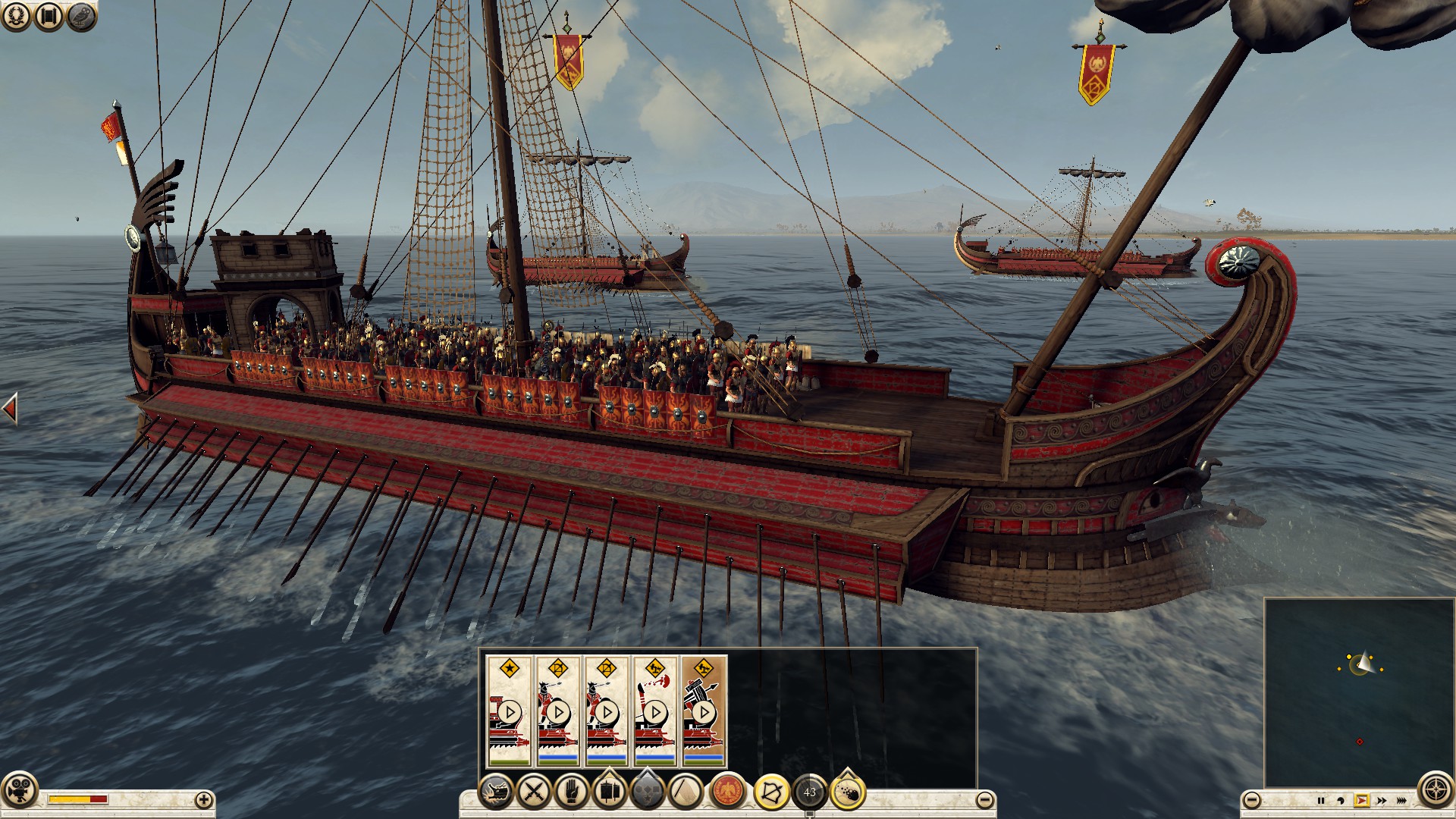Click the battle radar minimap
The height and width of the screenshot is (819, 1456).
click(x=1358, y=692)
